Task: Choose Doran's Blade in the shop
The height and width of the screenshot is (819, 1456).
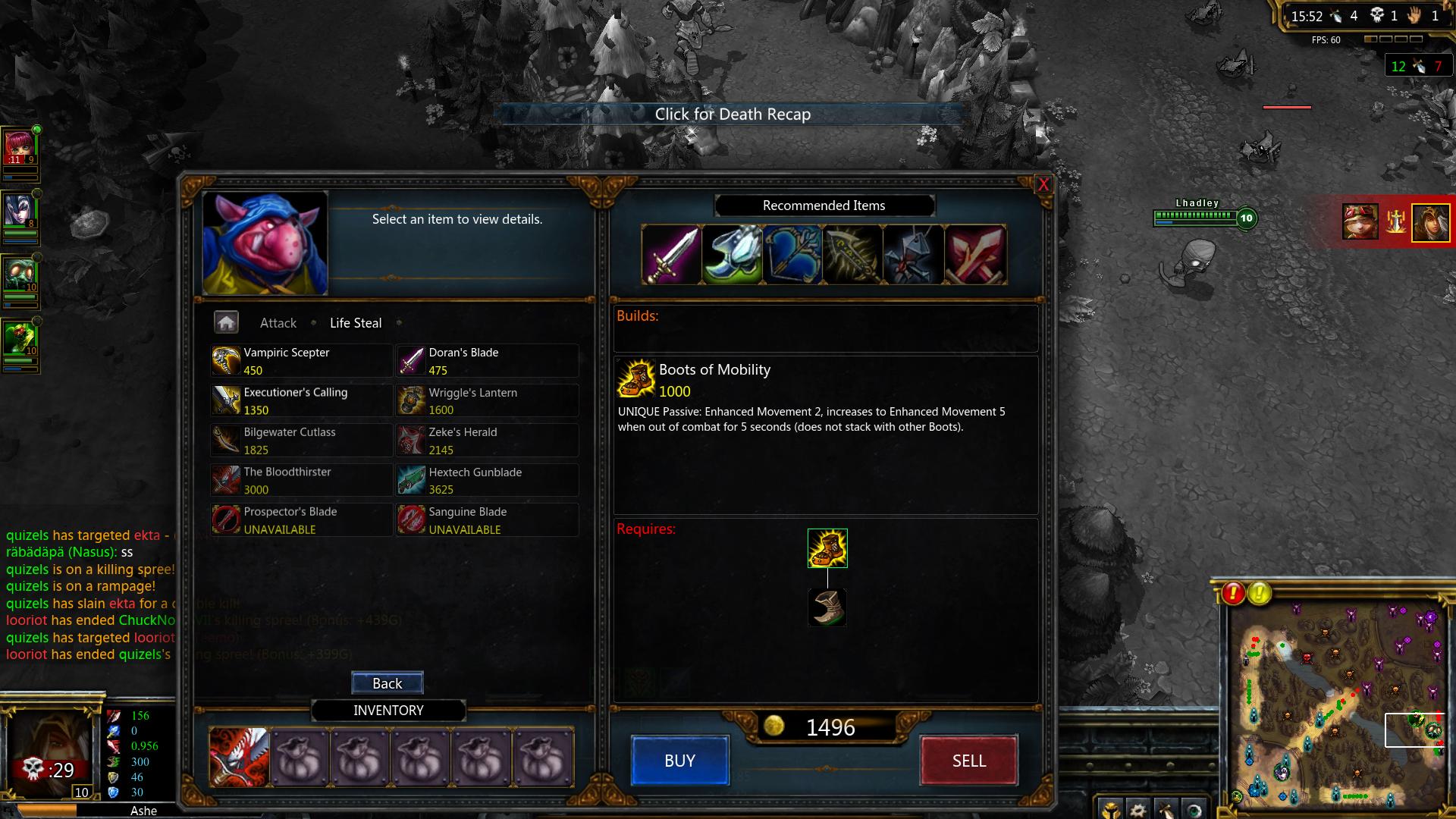Action: 486,361
